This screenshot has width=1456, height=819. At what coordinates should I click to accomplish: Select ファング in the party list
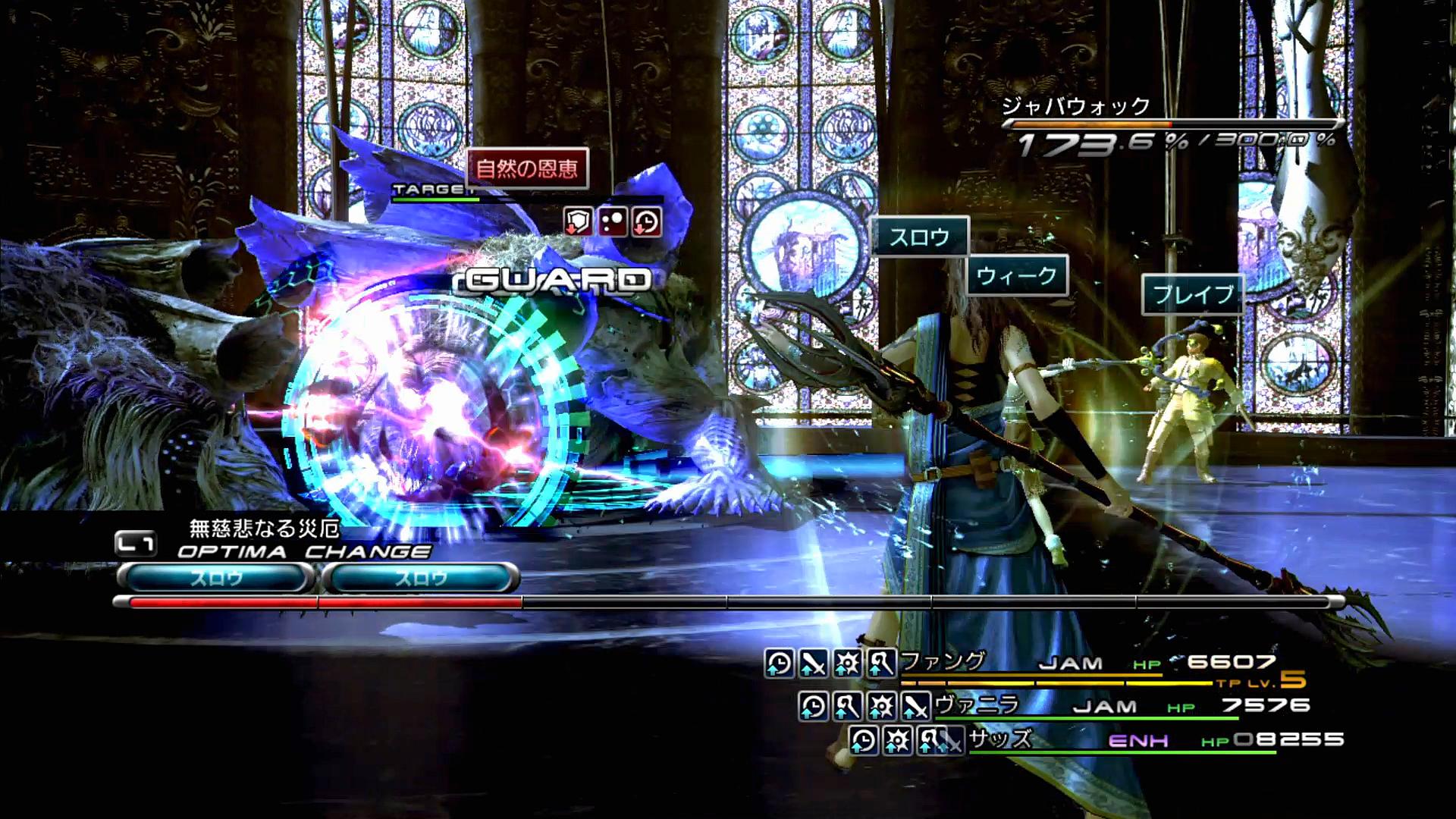click(943, 662)
